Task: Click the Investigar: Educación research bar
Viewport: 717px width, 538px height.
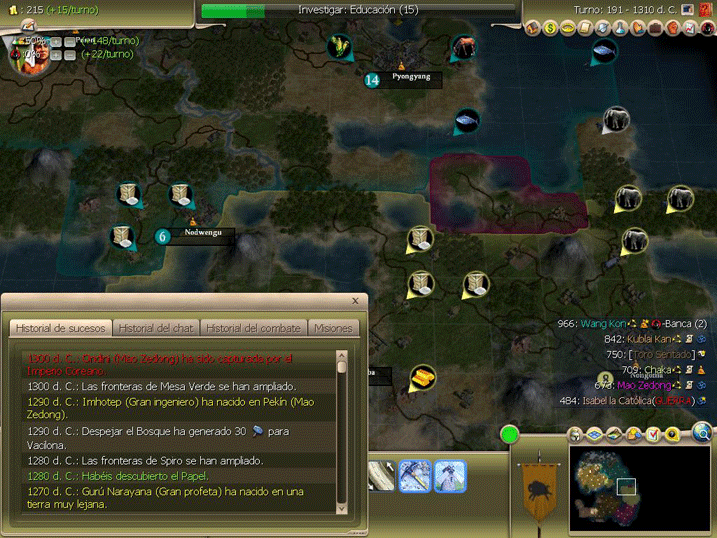Action: [x=358, y=10]
